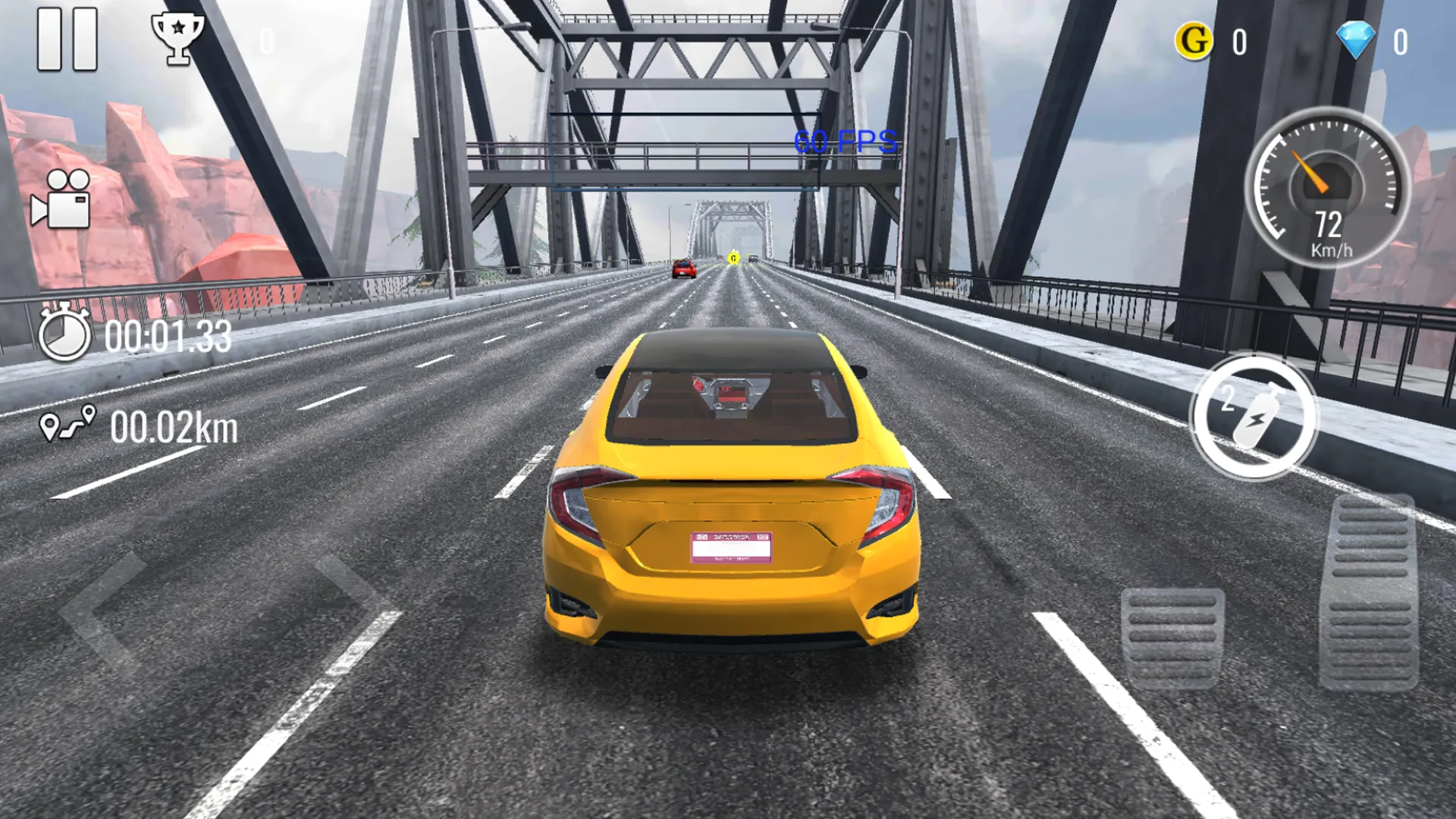1456x819 pixels.
Task: Click the route distance icon
Action: pos(68,425)
